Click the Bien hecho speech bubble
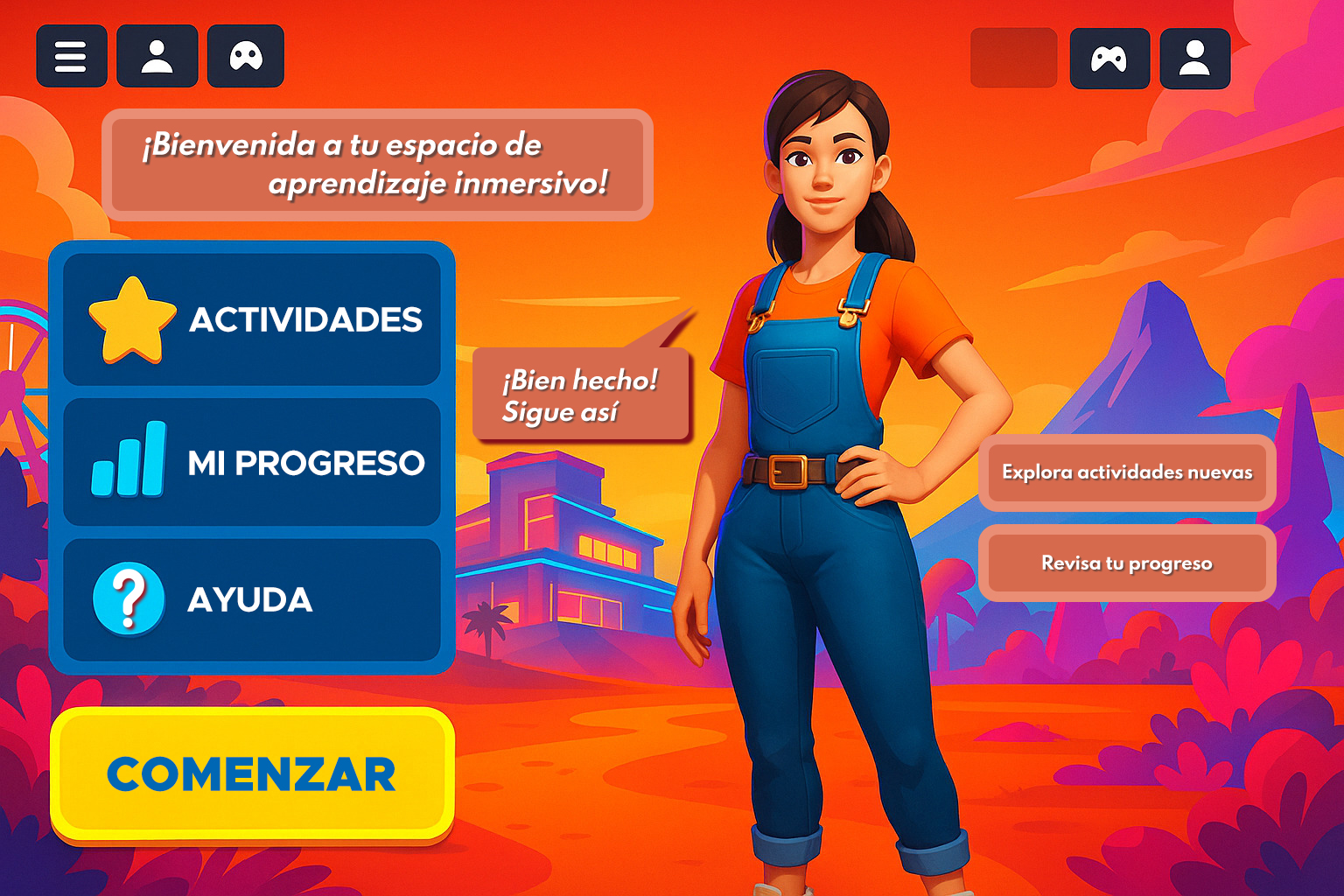The height and width of the screenshot is (896, 1344). [x=580, y=394]
